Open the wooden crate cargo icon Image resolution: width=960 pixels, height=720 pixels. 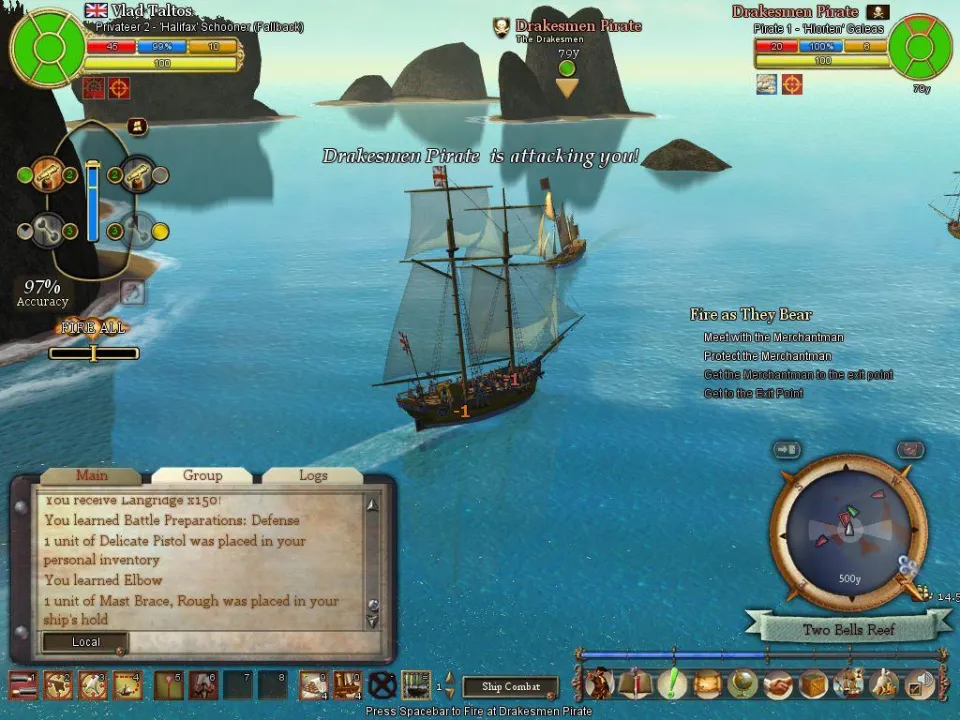[x=812, y=684]
